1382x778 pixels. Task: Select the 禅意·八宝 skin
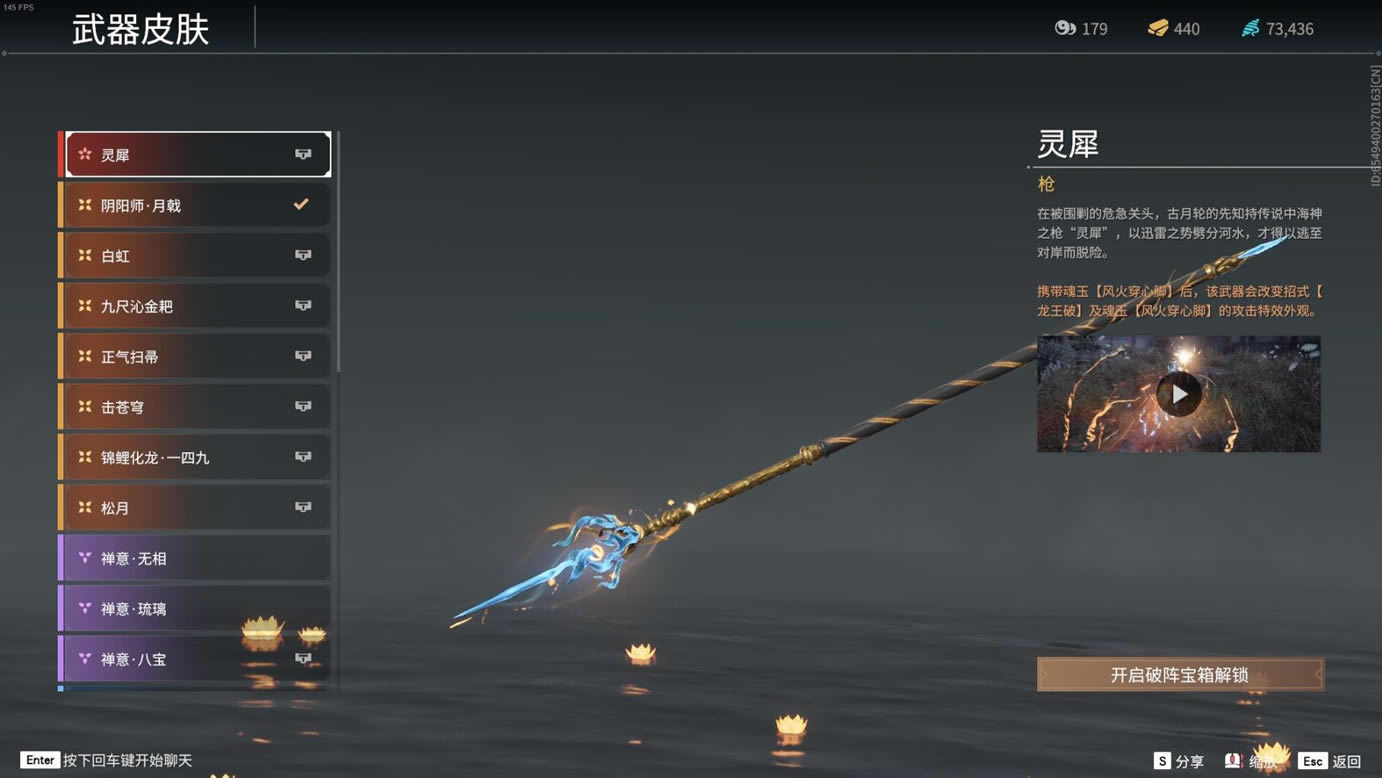(x=197, y=659)
